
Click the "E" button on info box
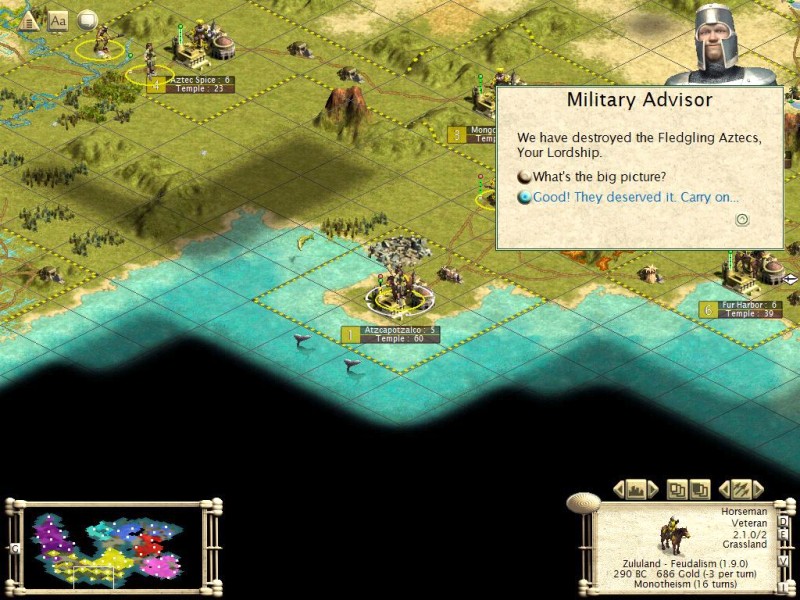(x=783, y=536)
